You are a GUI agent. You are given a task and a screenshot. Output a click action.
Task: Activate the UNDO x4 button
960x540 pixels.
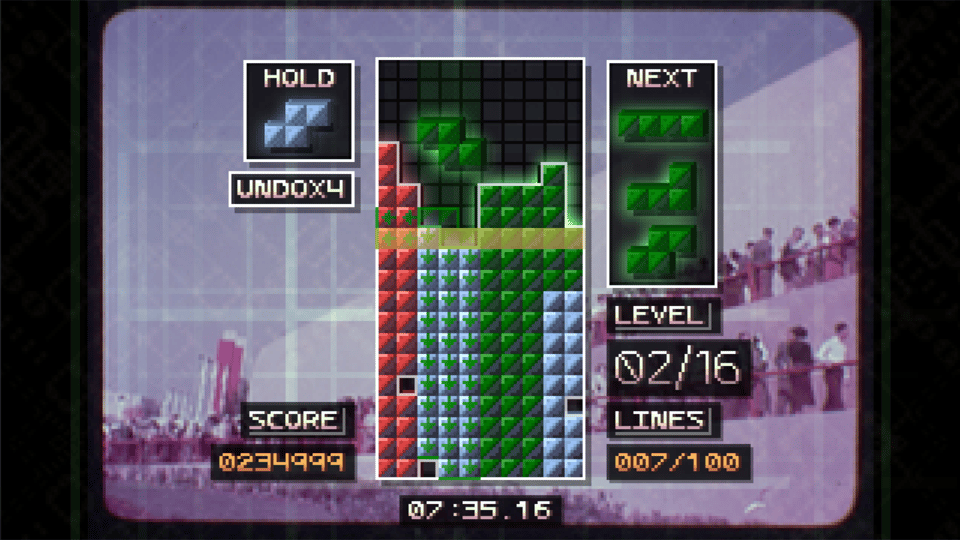[x=292, y=189]
